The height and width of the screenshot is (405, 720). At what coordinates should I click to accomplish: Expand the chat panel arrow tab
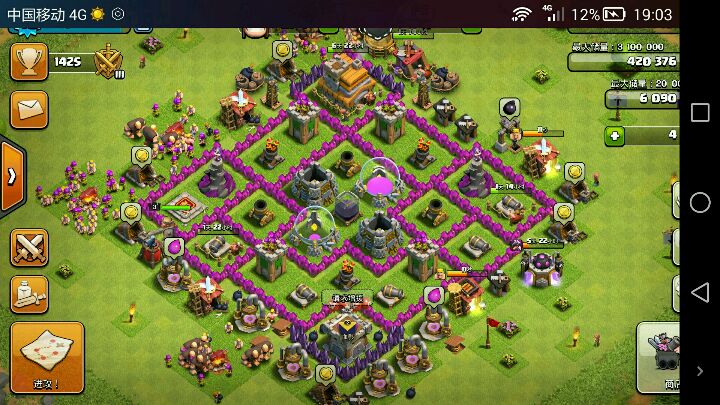pos(12,176)
